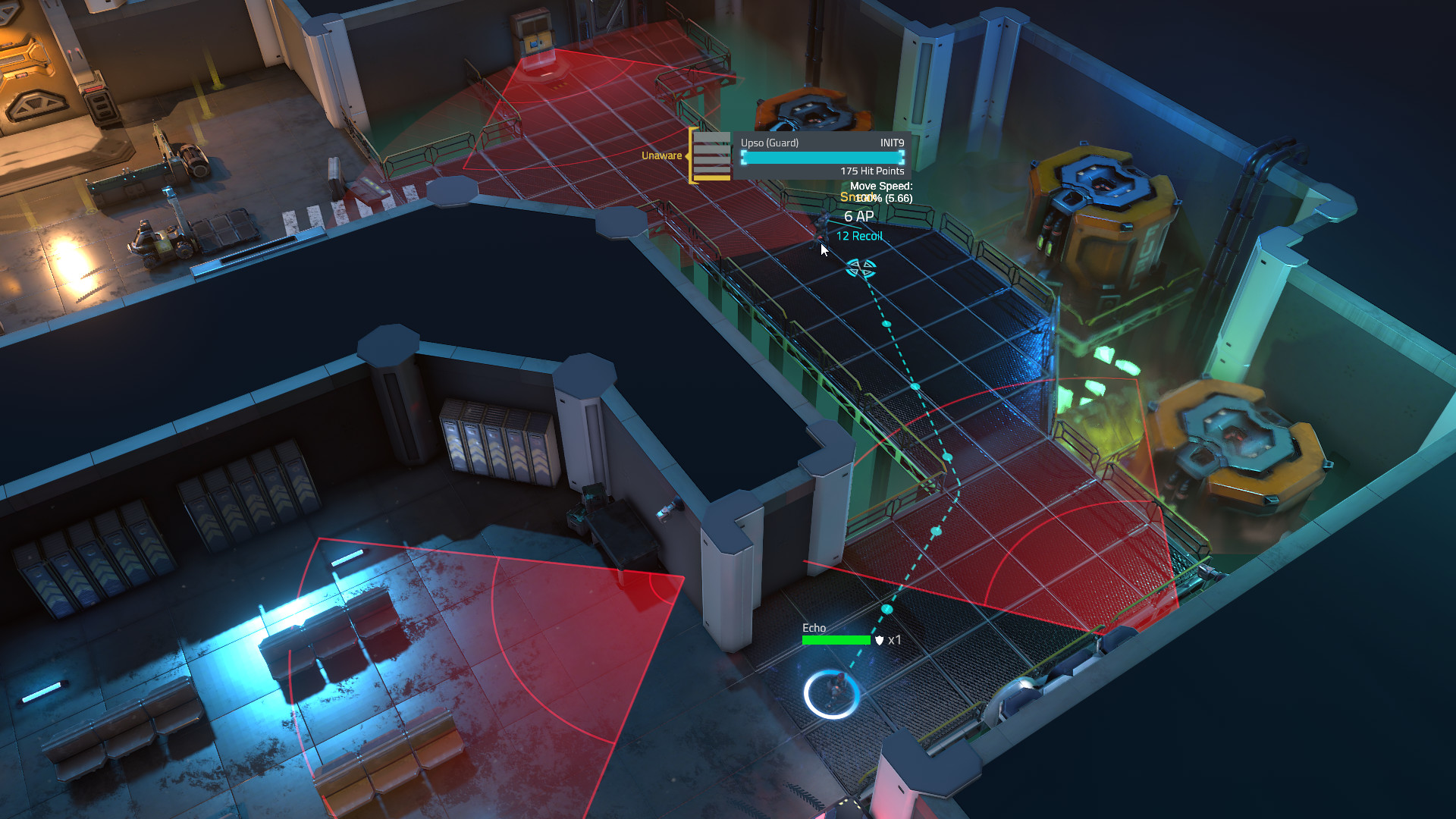Click the Echo name label
The height and width of the screenshot is (819, 1456).
click(815, 628)
